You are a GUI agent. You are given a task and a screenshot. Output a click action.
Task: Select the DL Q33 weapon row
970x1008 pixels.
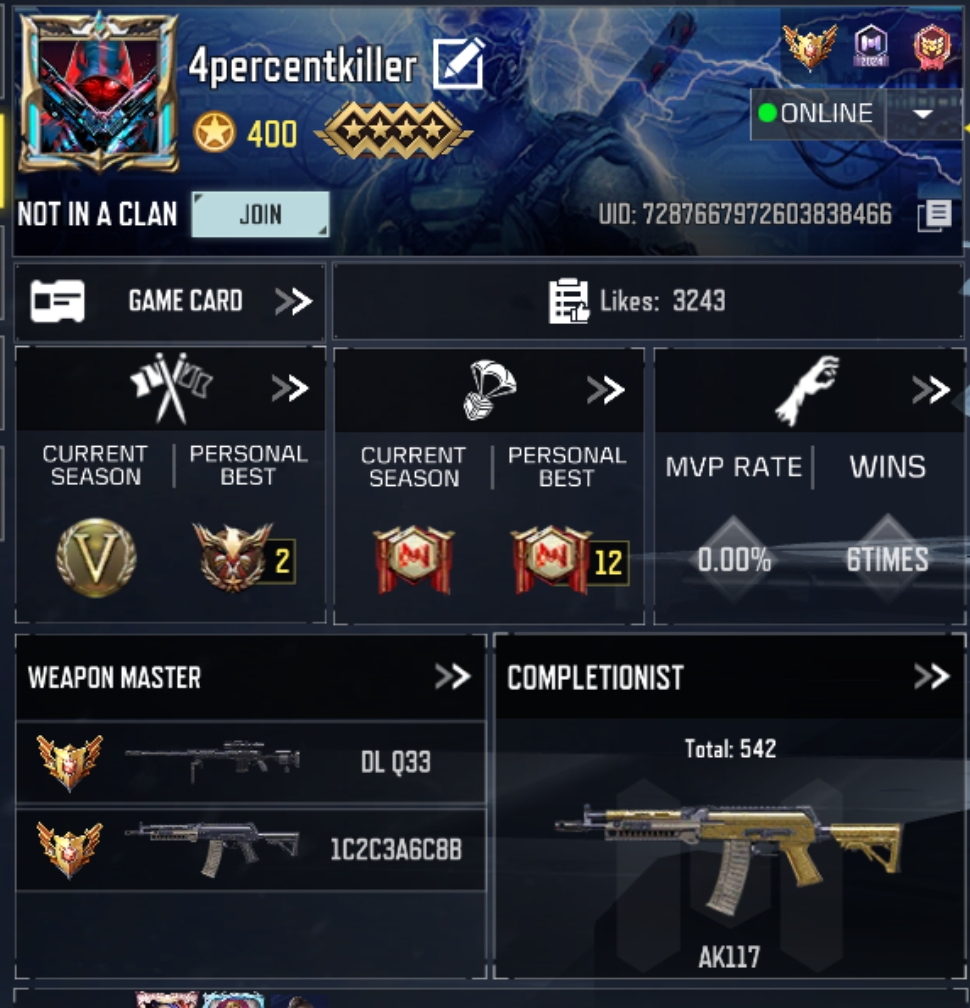[250, 762]
